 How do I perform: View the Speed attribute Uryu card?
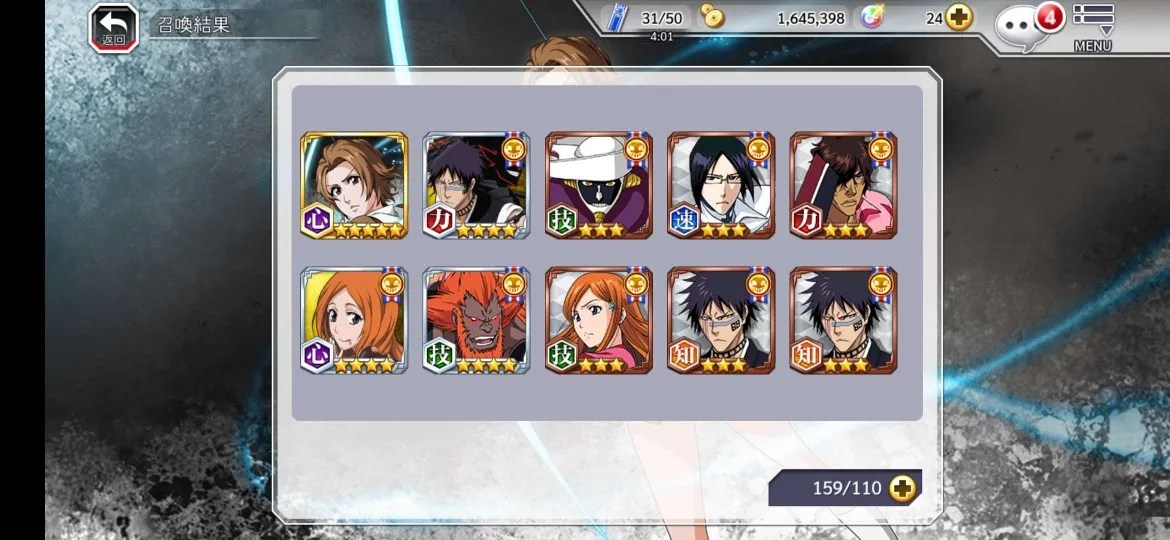click(x=721, y=185)
